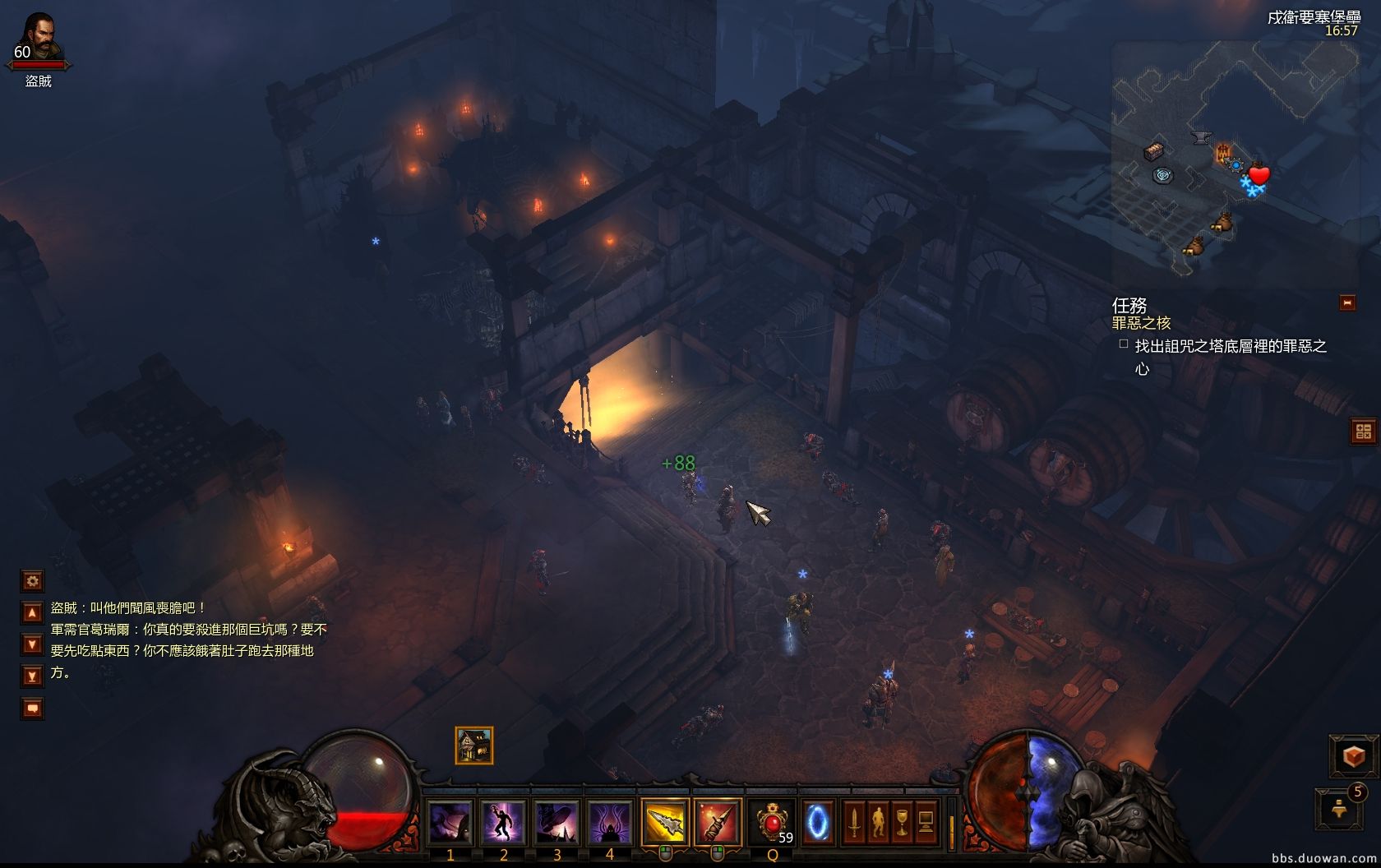Click the chat scroll-up arrow button

(x=32, y=612)
